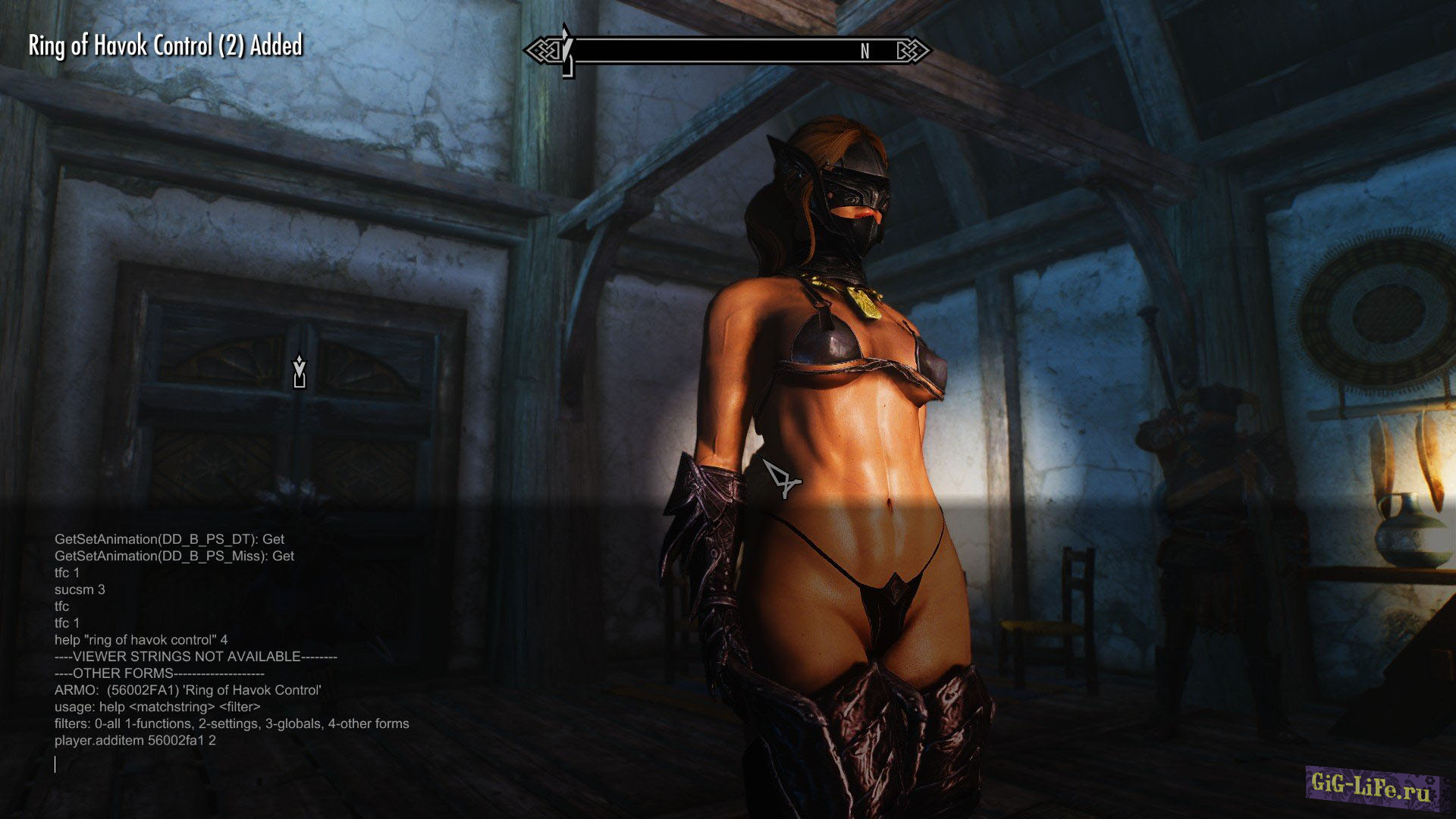
Task: Focus the console command input line
Action: pyautogui.click(x=227, y=764)
